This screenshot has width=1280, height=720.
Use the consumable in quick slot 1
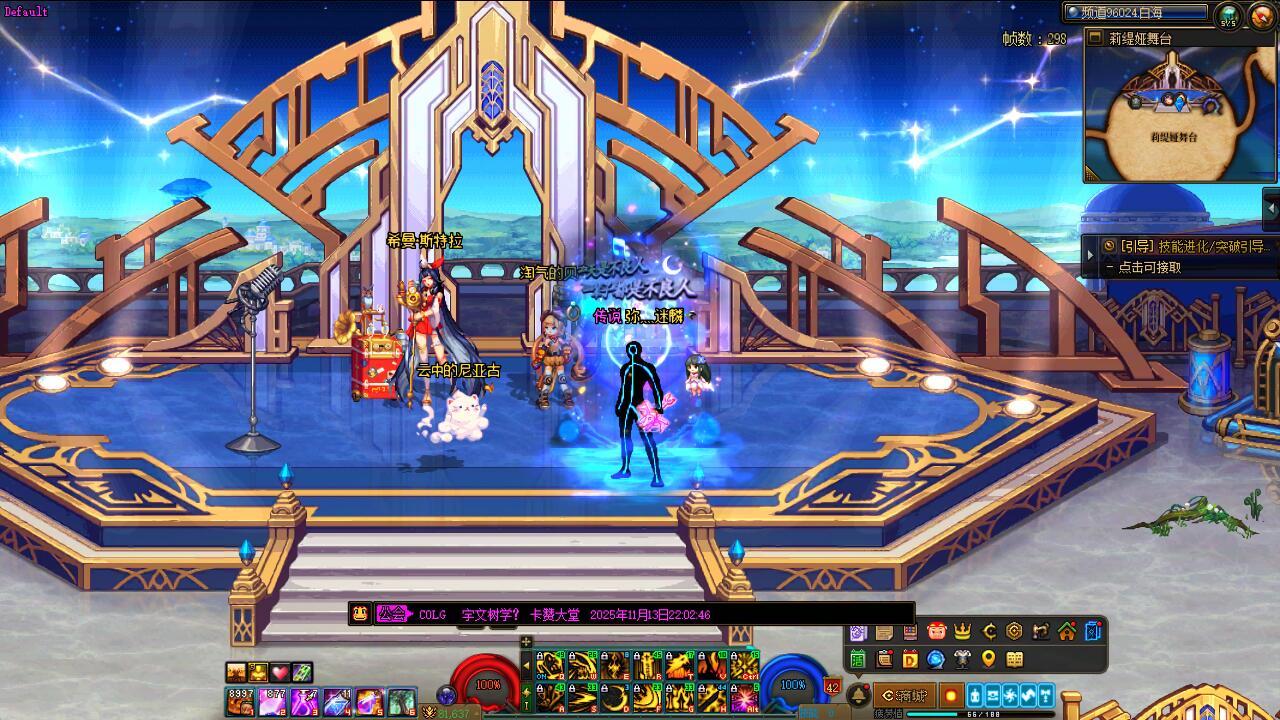(240, 702)
